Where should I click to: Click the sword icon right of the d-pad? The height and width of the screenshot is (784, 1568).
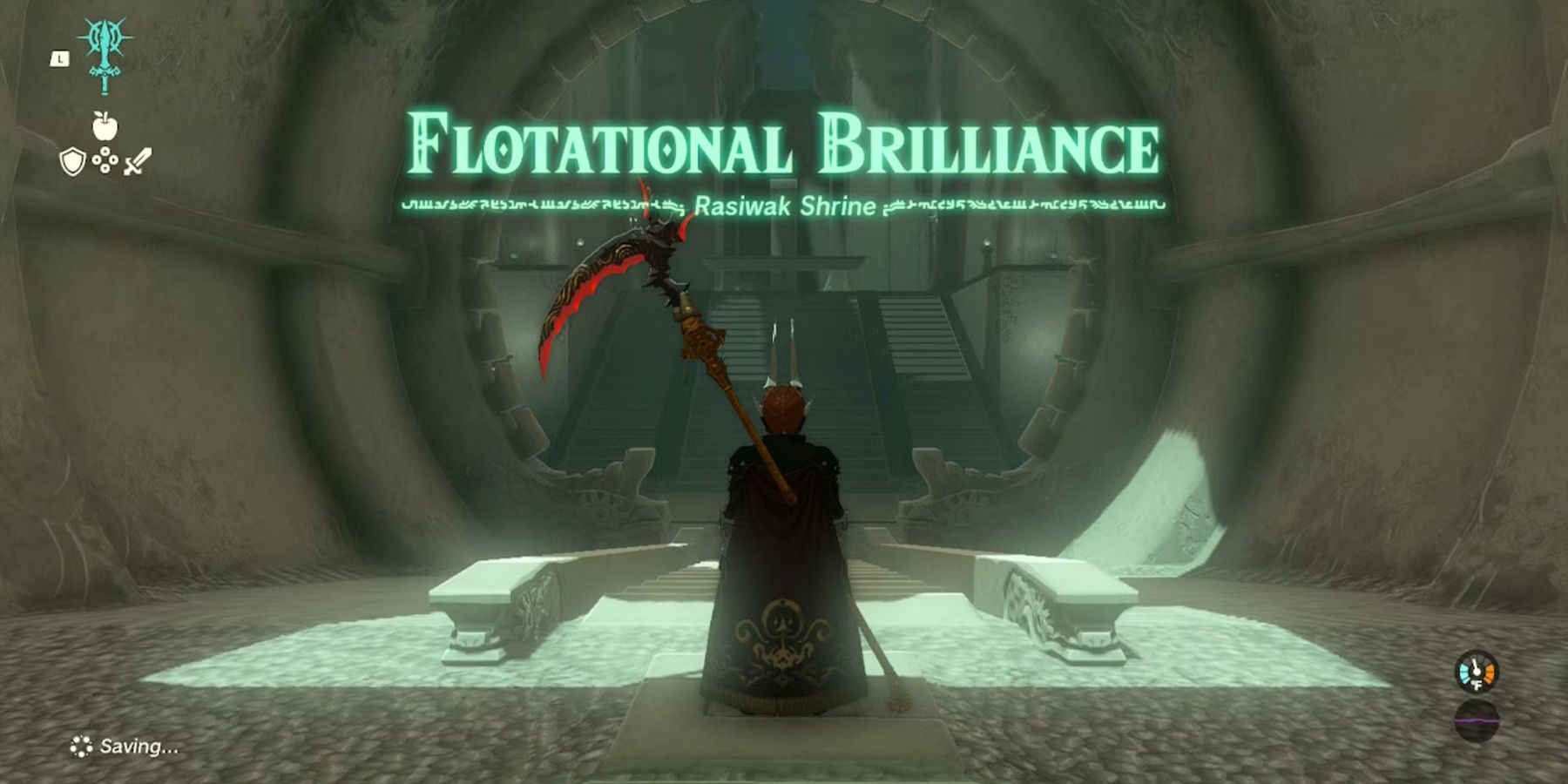click(138, 159)
